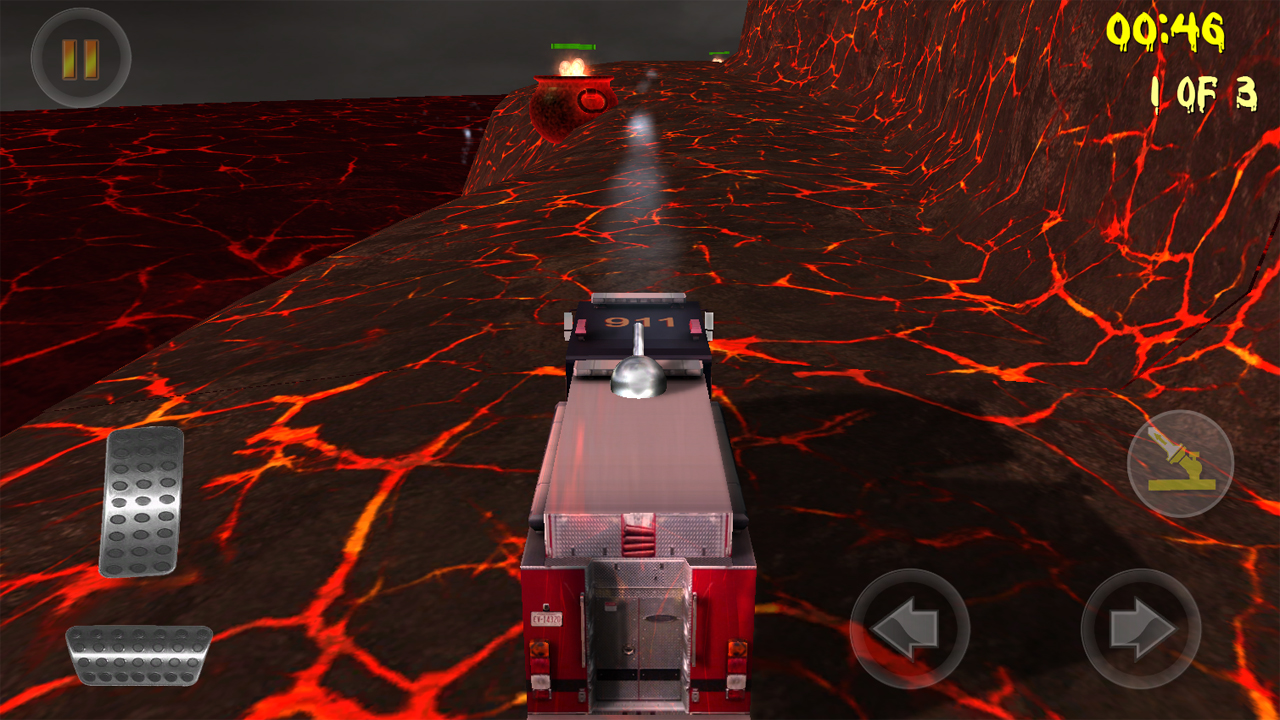Screen dimensions: 1280x720
Task: Click the truck's rear license plate
Action: 546,618
